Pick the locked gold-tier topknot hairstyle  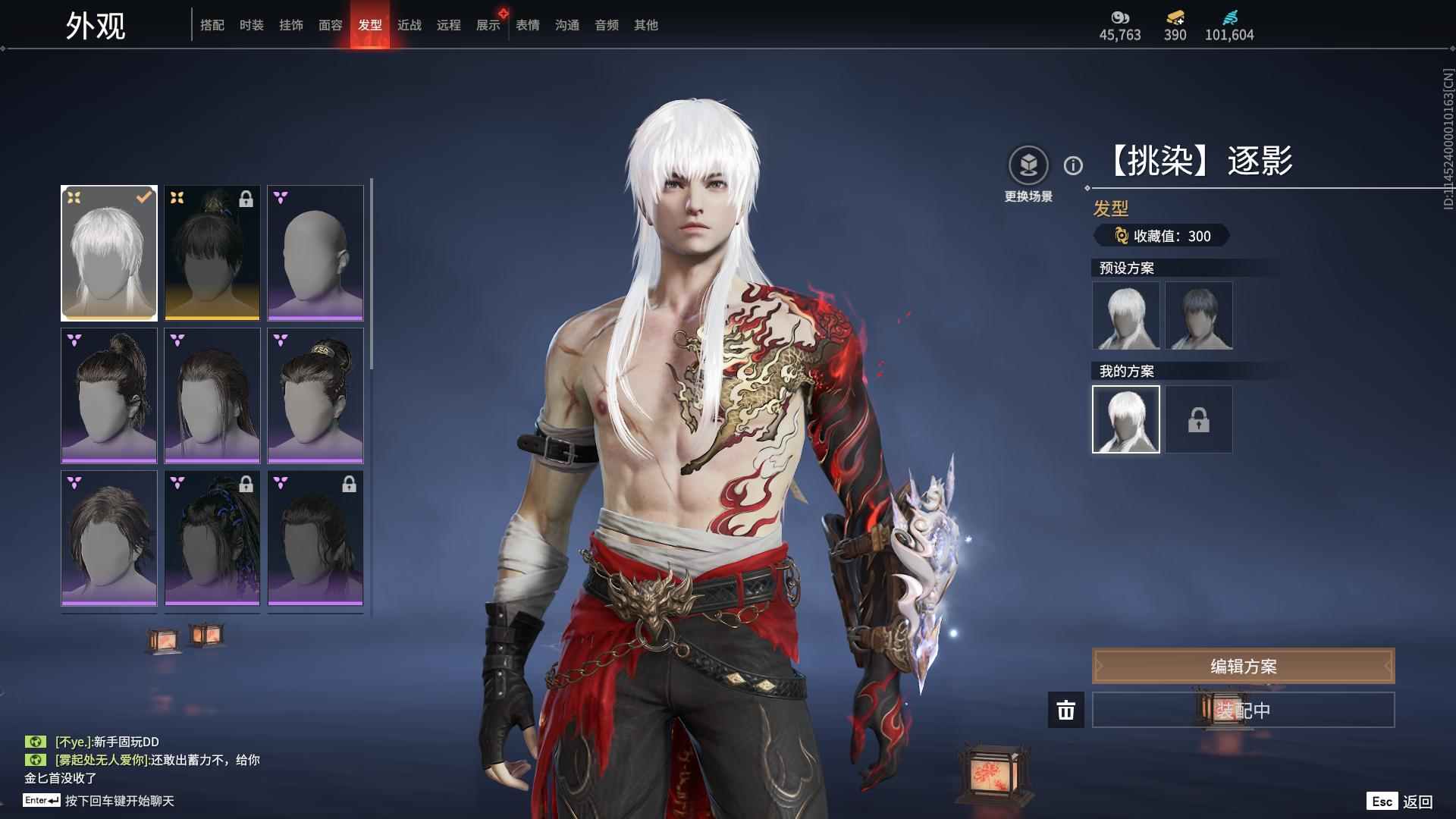[212, 253]
